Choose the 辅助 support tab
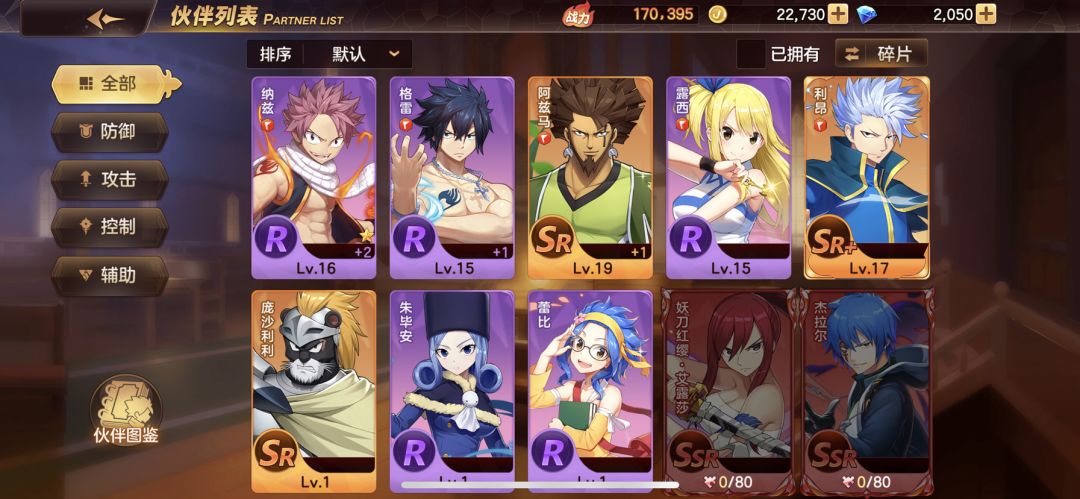Image resolution: width=1080 pixels, height=499 pixels. tap(110, 274)
